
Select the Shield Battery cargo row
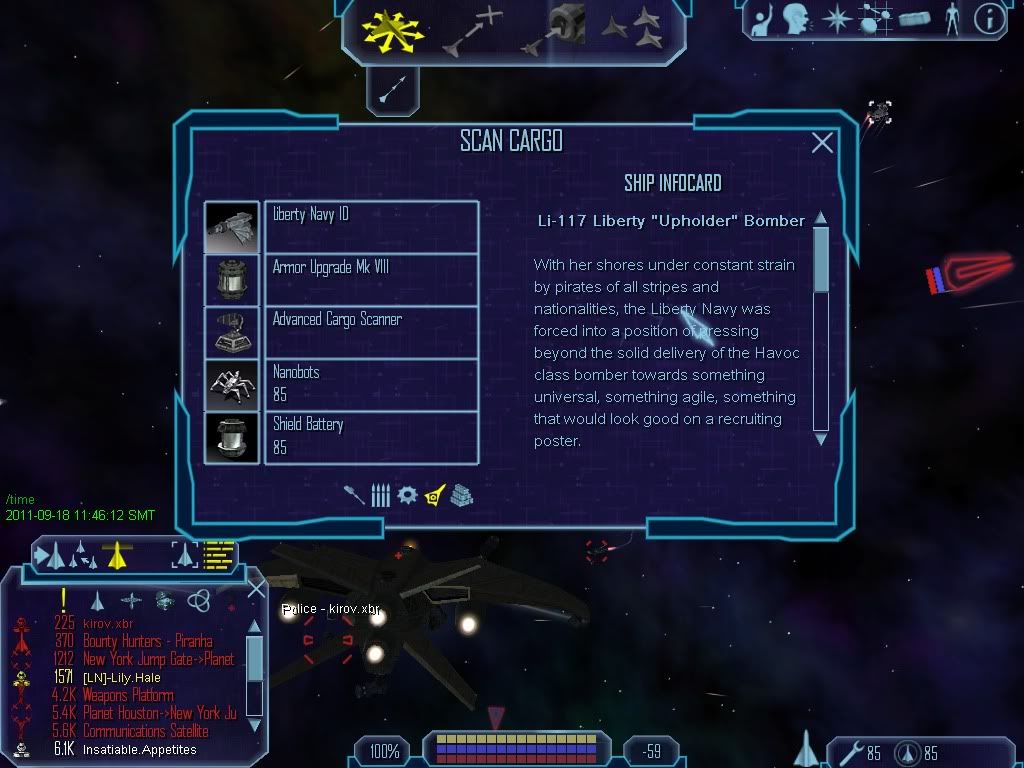click(371, 437)
